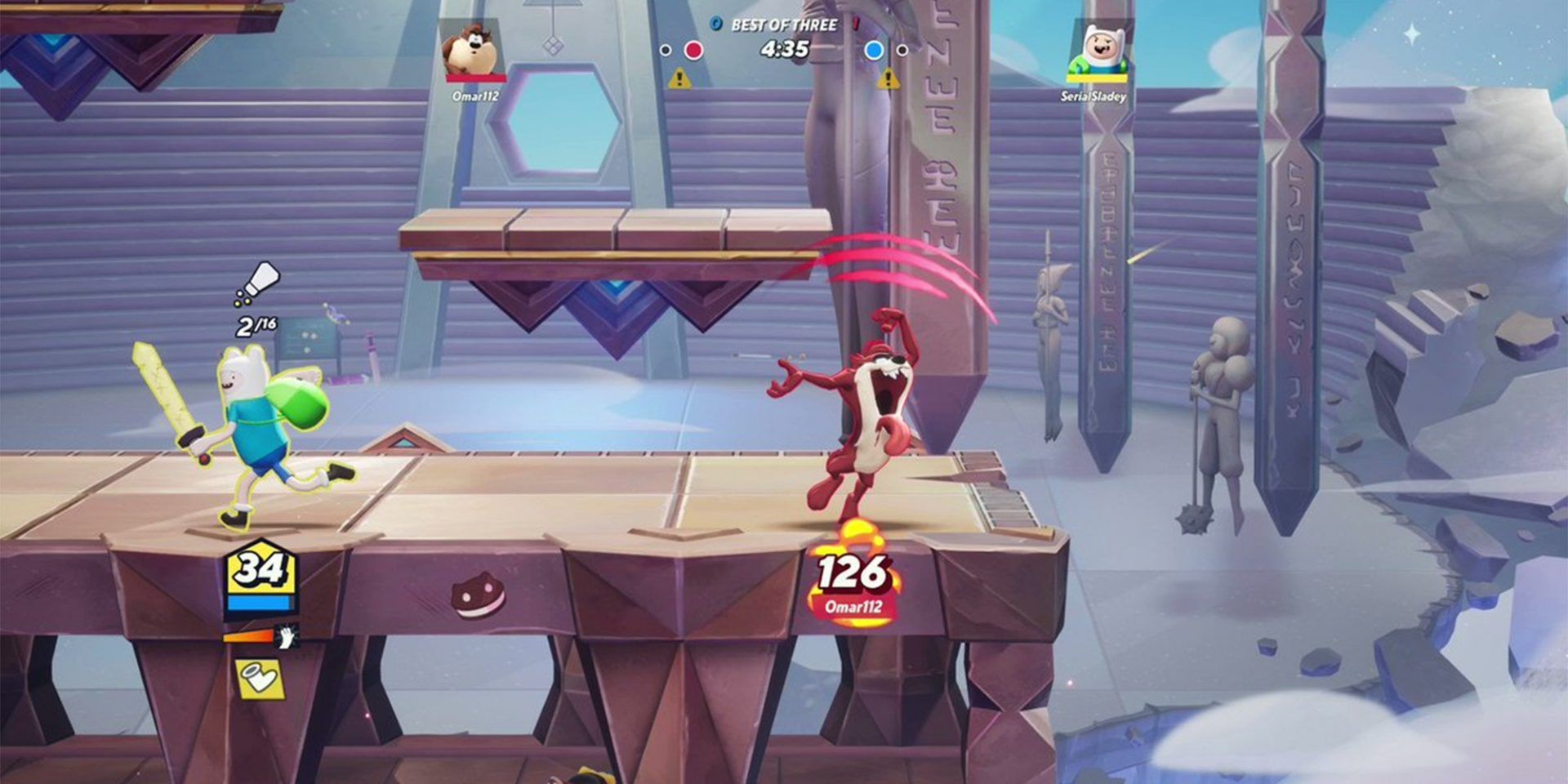Click the white glove attack decay icon
This screenshot has width=1568, height=784.
(285, 637)
